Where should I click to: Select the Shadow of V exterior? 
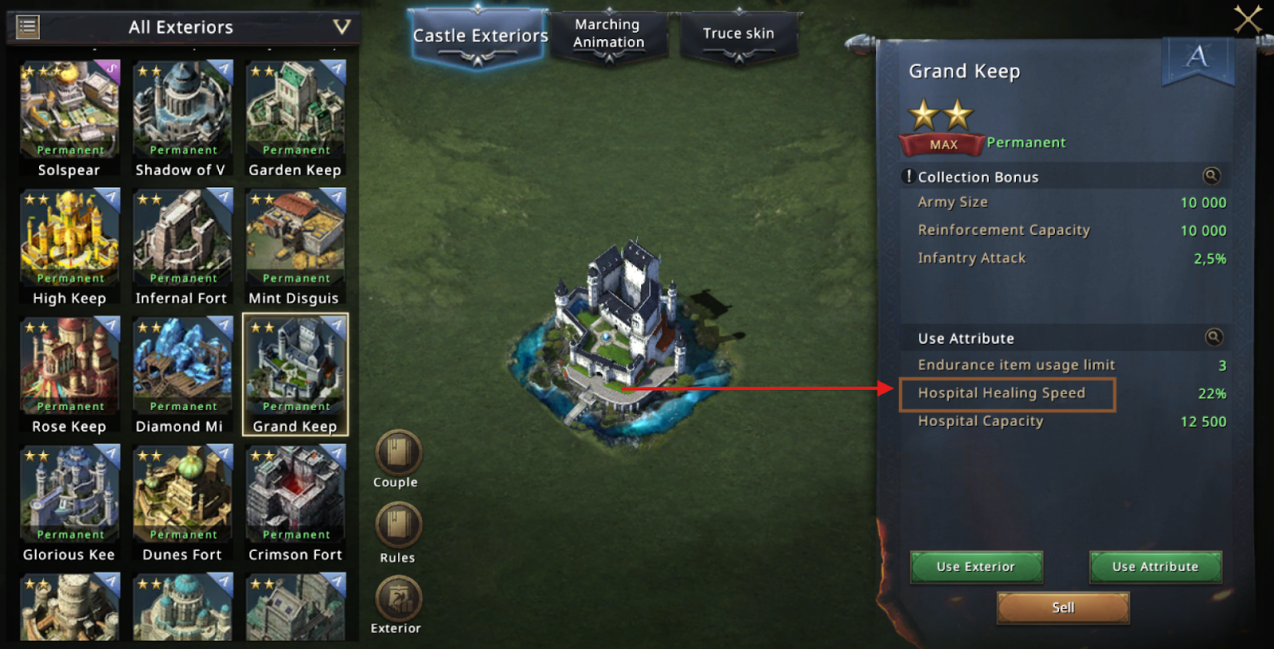coord(182,111)
